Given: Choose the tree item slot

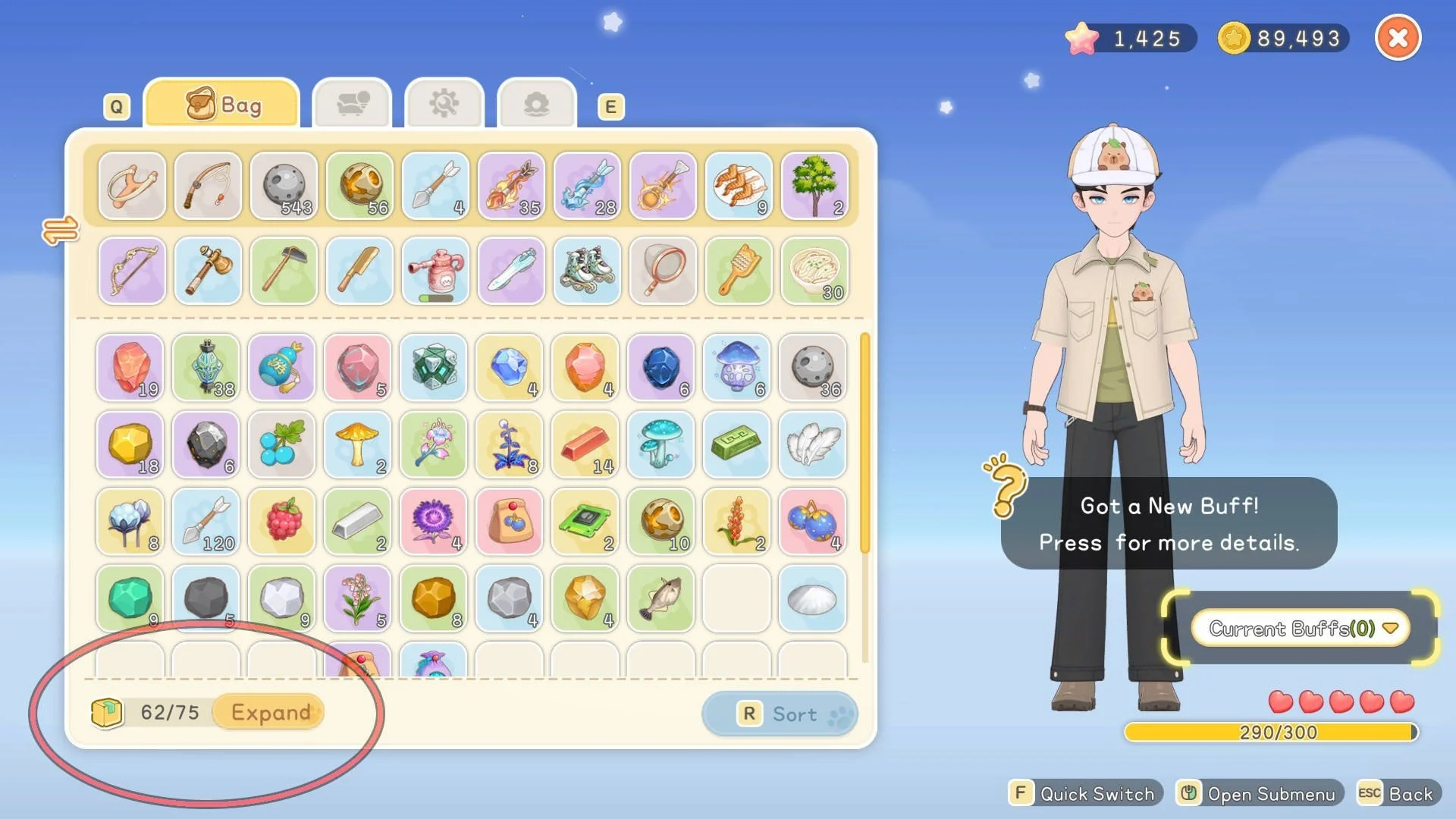Looking at the screenshot, I should (814, 187).
